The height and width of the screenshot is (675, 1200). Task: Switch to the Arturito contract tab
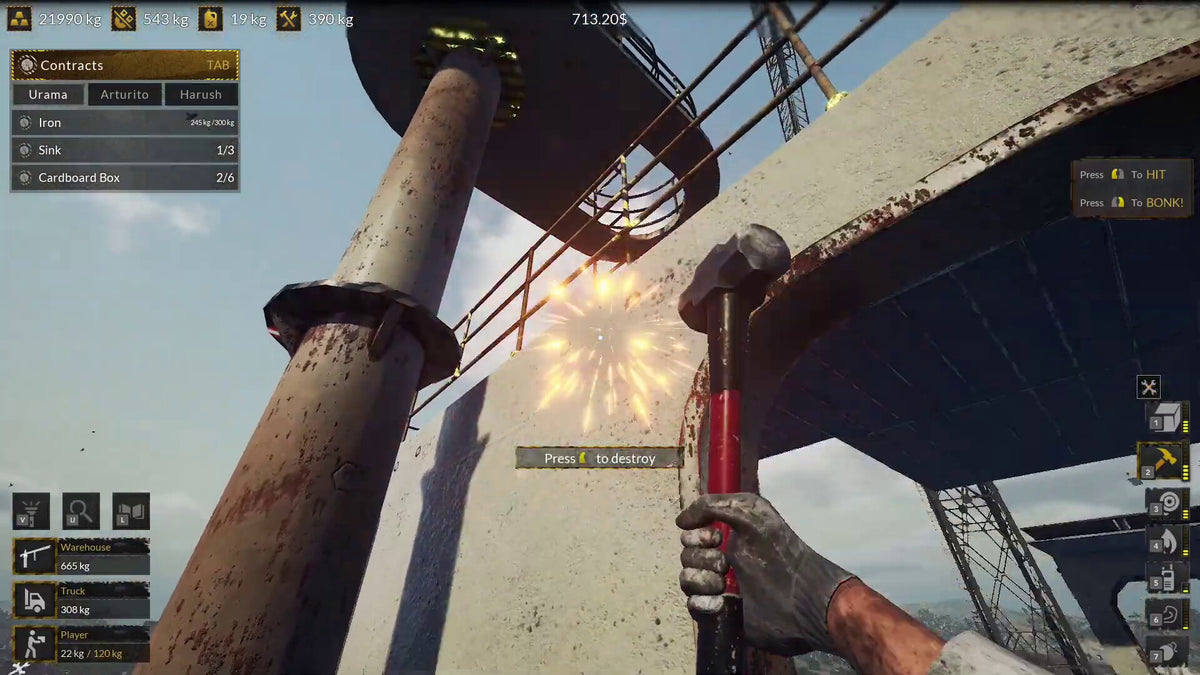click(x=124, y=95)
